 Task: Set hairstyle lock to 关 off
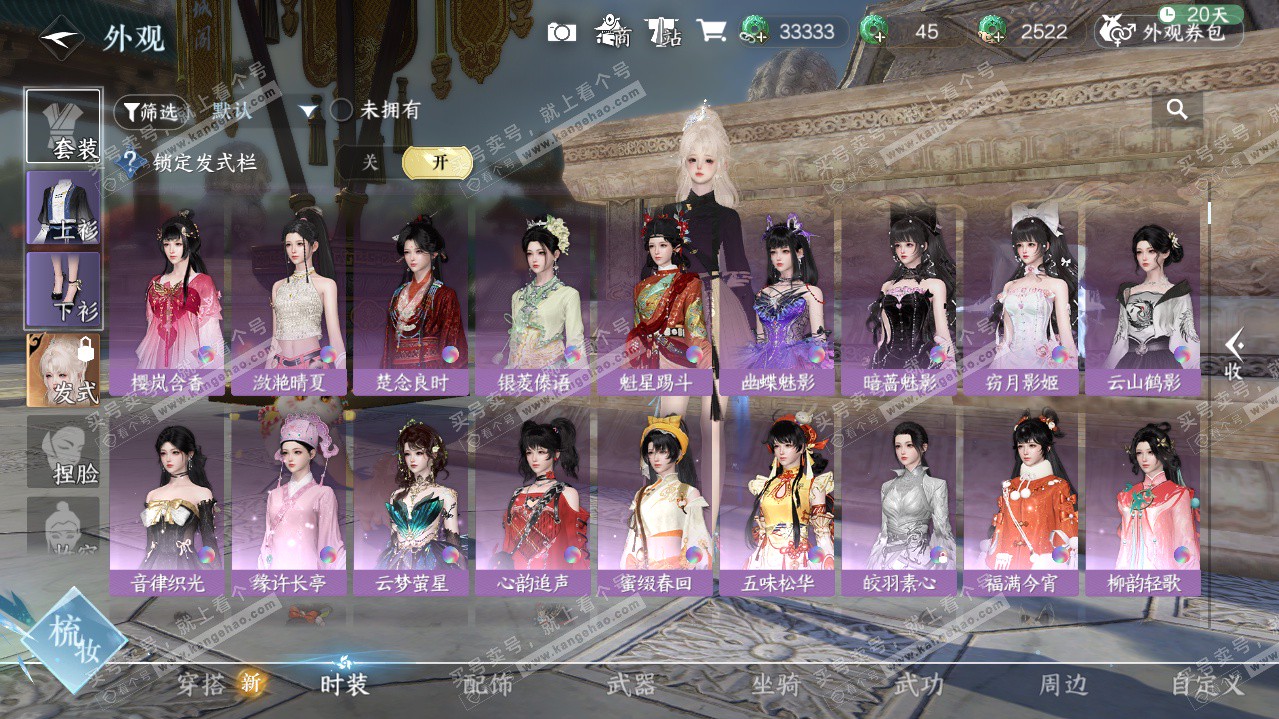point(370,162)
